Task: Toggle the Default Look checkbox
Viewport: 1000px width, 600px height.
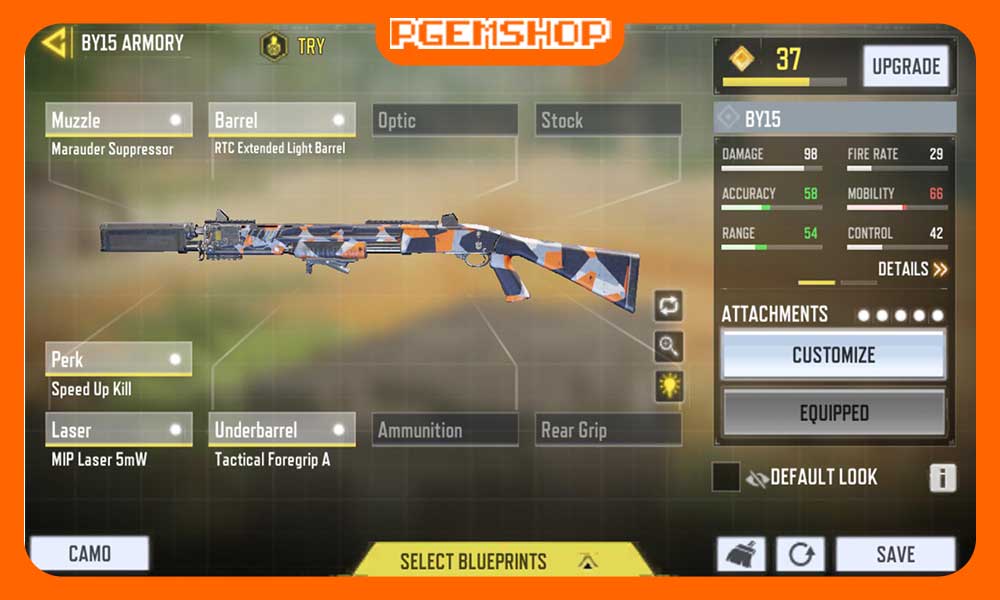Action: click(726, 477)
